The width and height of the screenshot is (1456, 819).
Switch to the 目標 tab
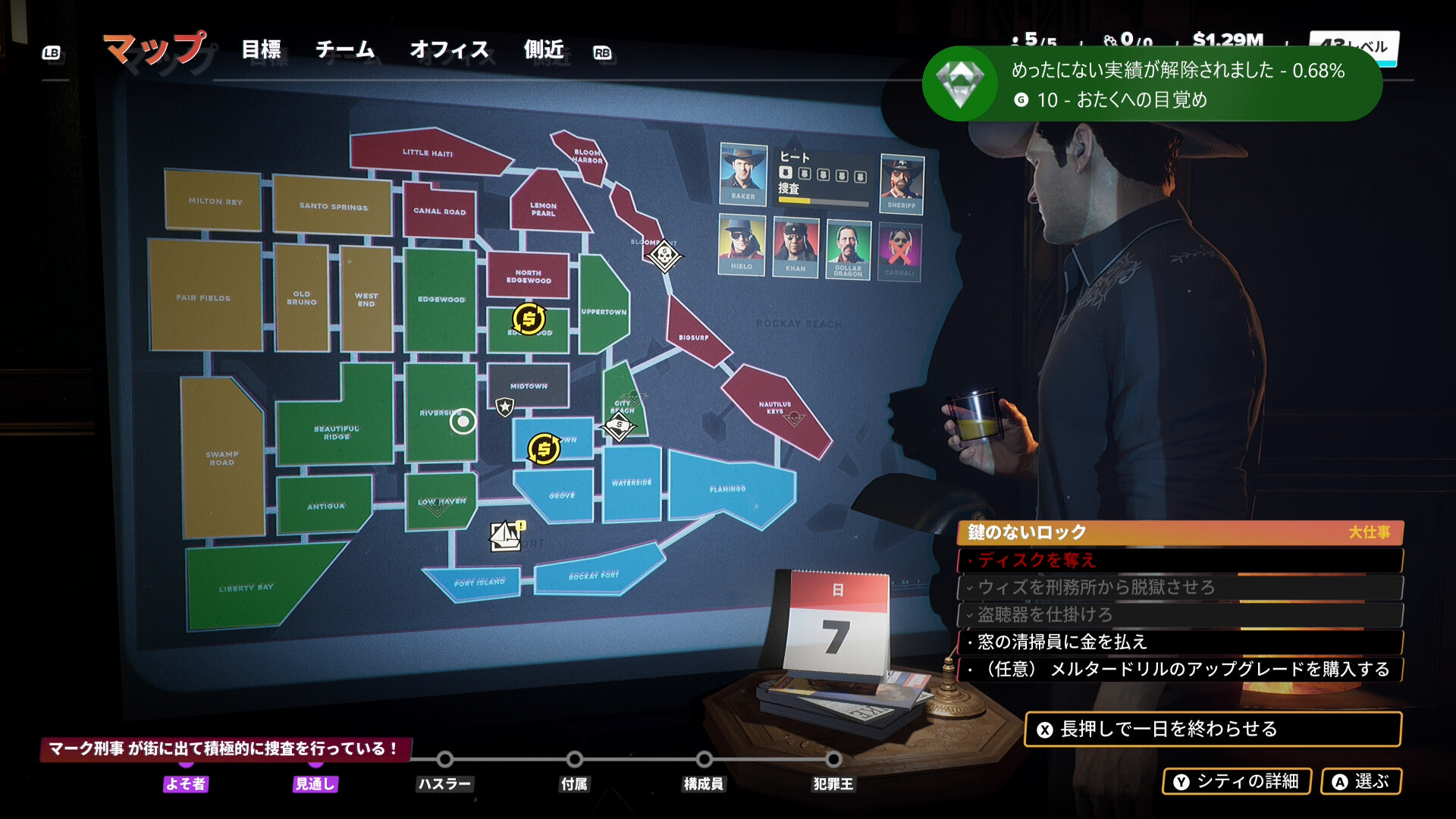[261, 50]
